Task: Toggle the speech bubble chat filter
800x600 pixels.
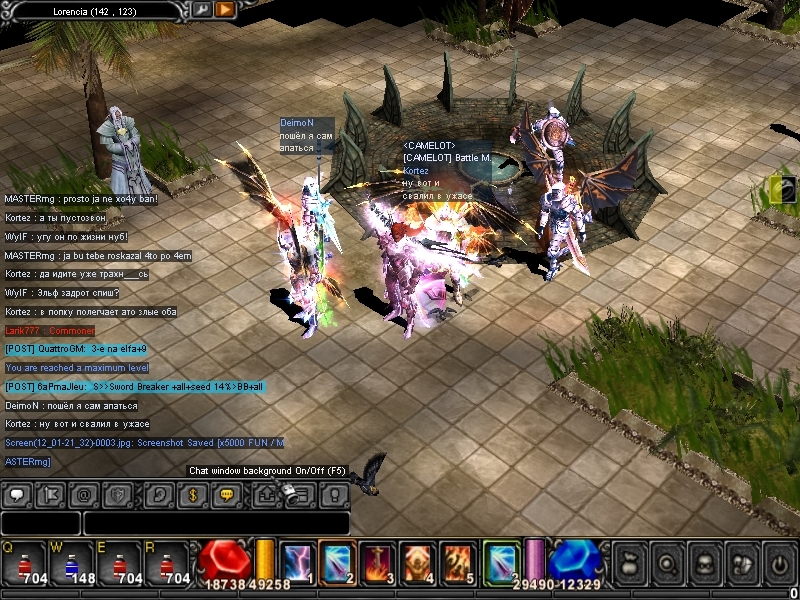Action: tap(18, 494)
